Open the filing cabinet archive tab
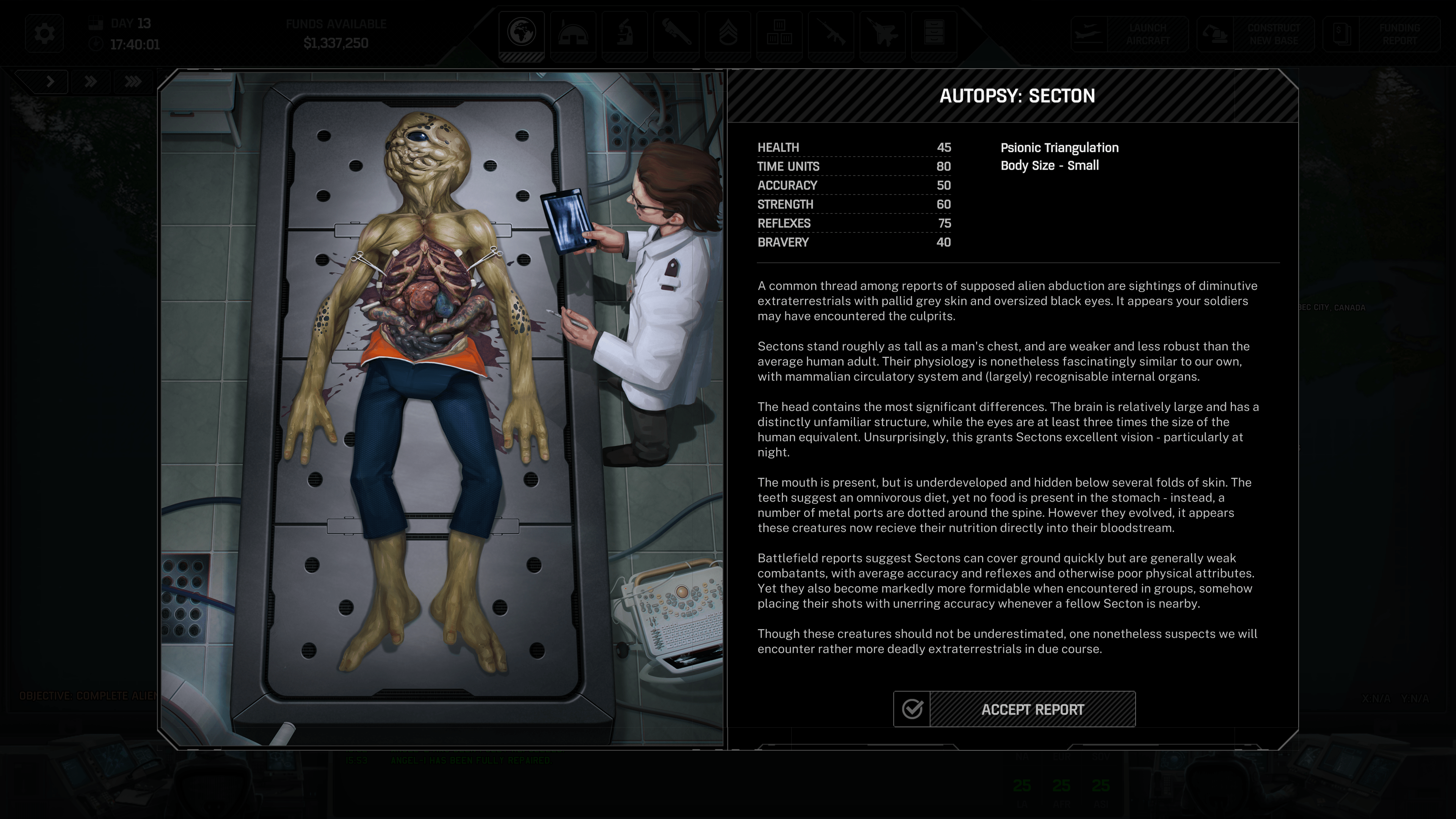Viewport: 1456px width, 819px height. point(934,33)
